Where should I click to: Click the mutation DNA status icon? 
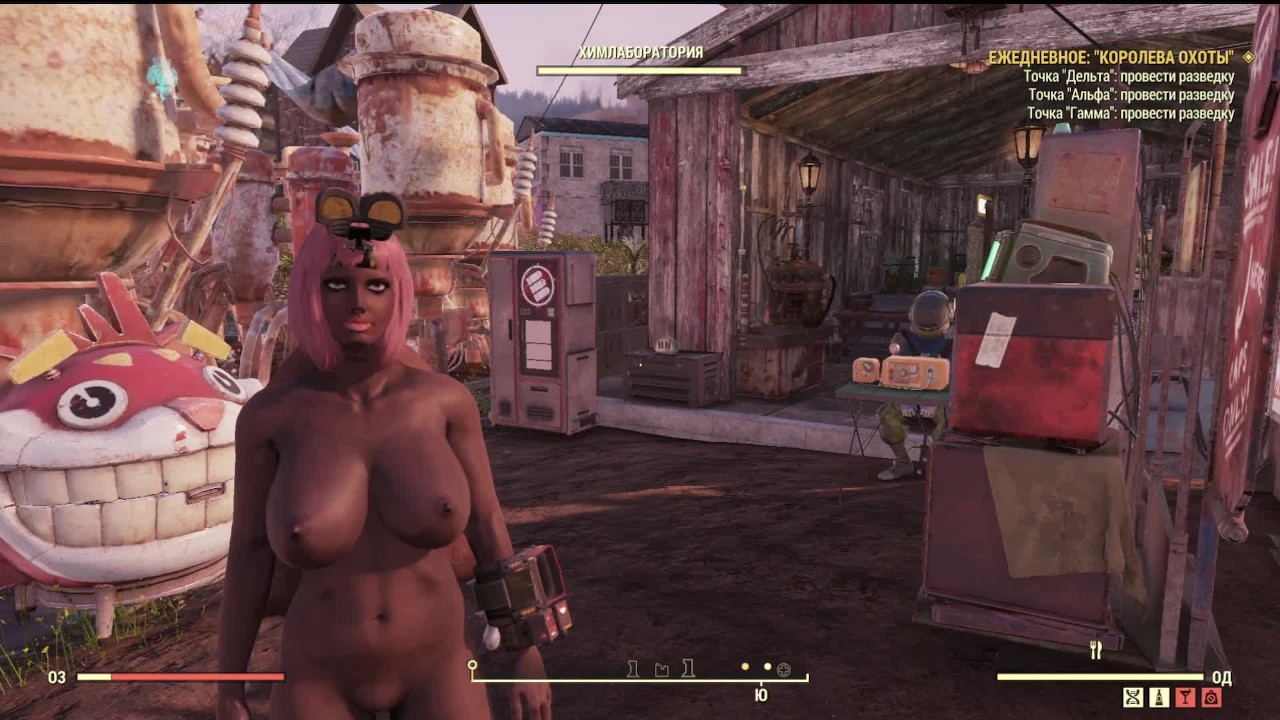[x=1133, y=697]
